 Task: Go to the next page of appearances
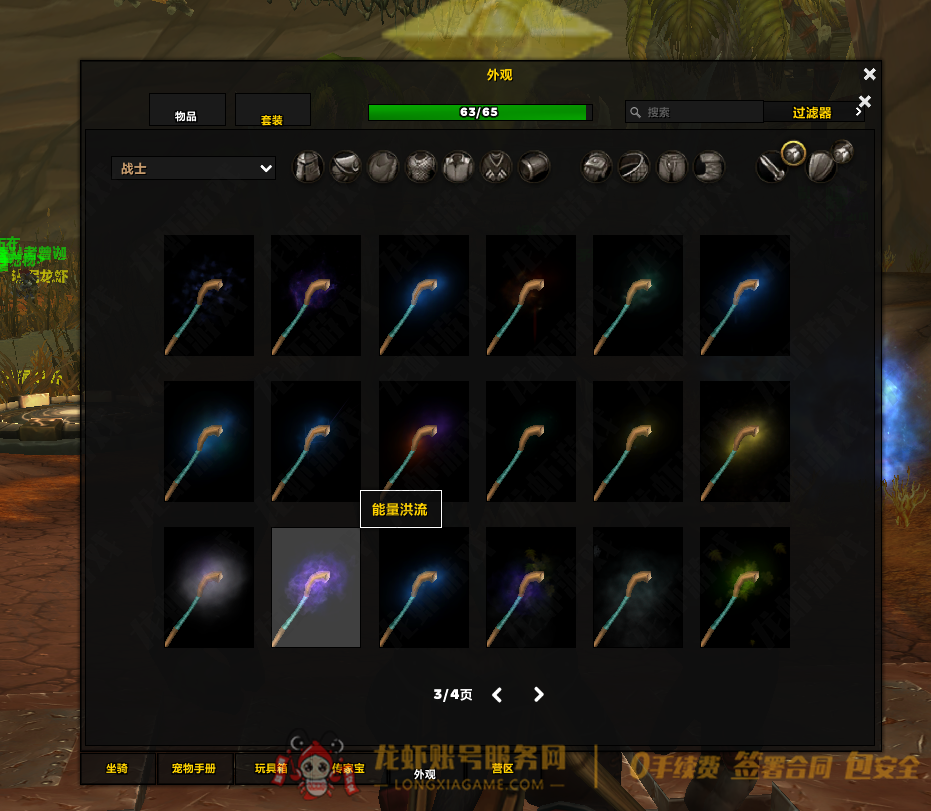[x=539, y=695]
